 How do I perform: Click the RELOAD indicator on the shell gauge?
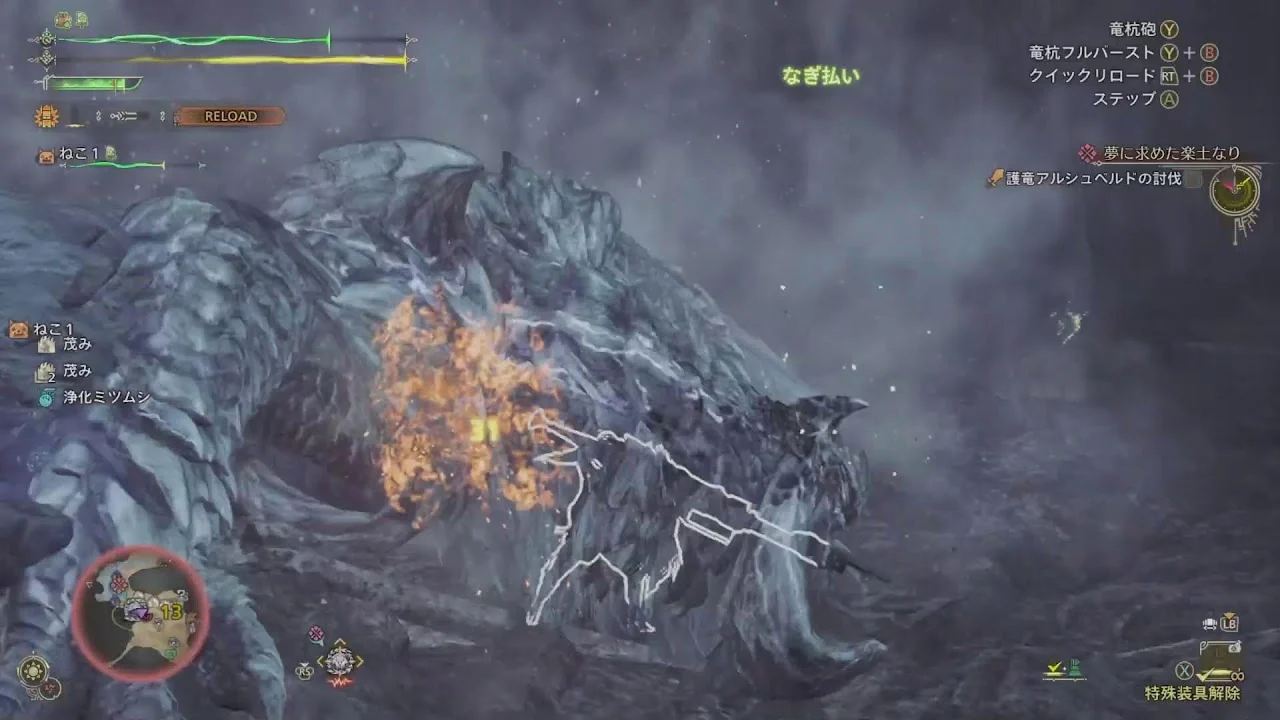(x=230, y=116)
